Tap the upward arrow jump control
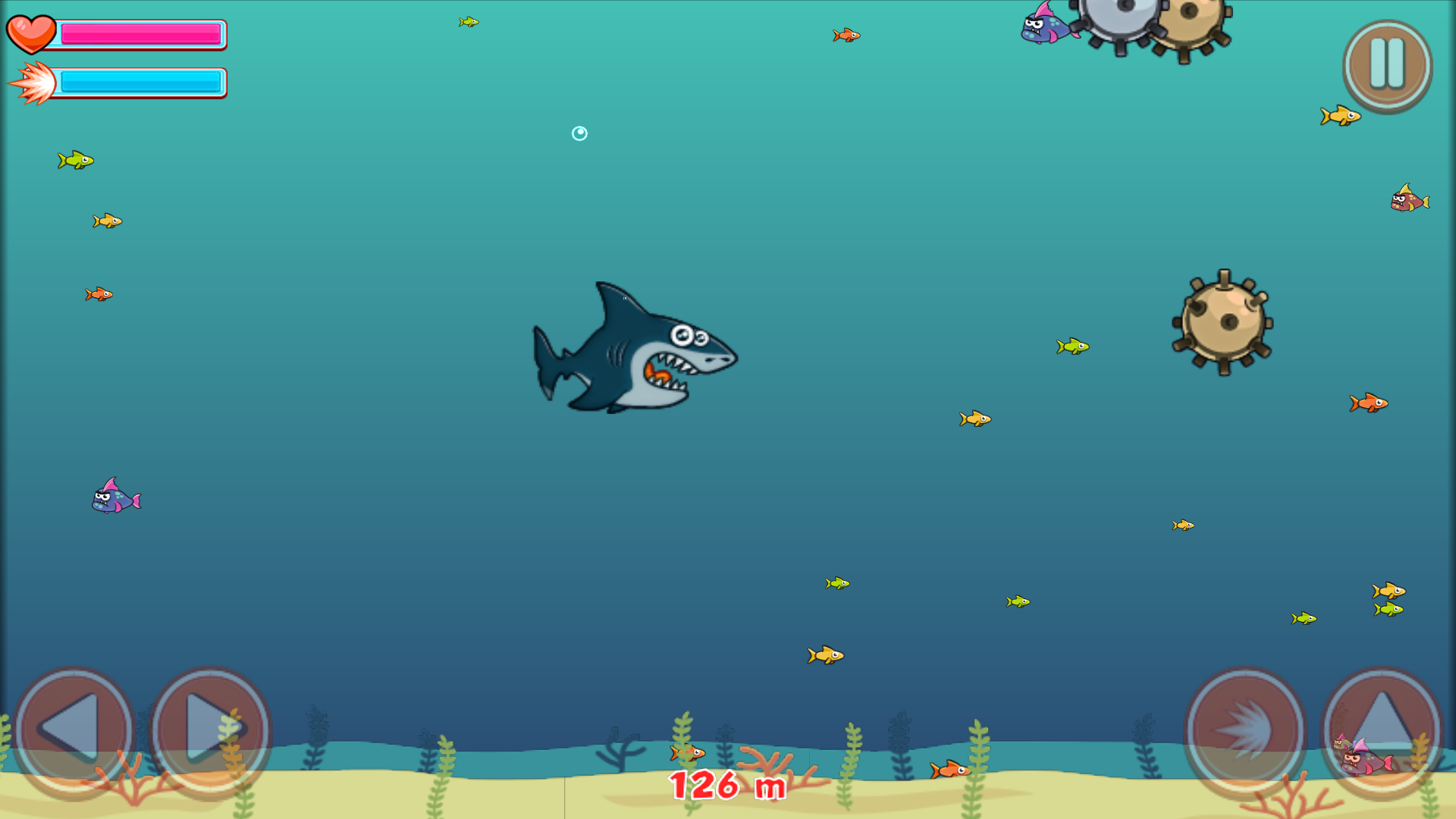The height and width of the screenshot is (819, 1456). (1384, 730)
